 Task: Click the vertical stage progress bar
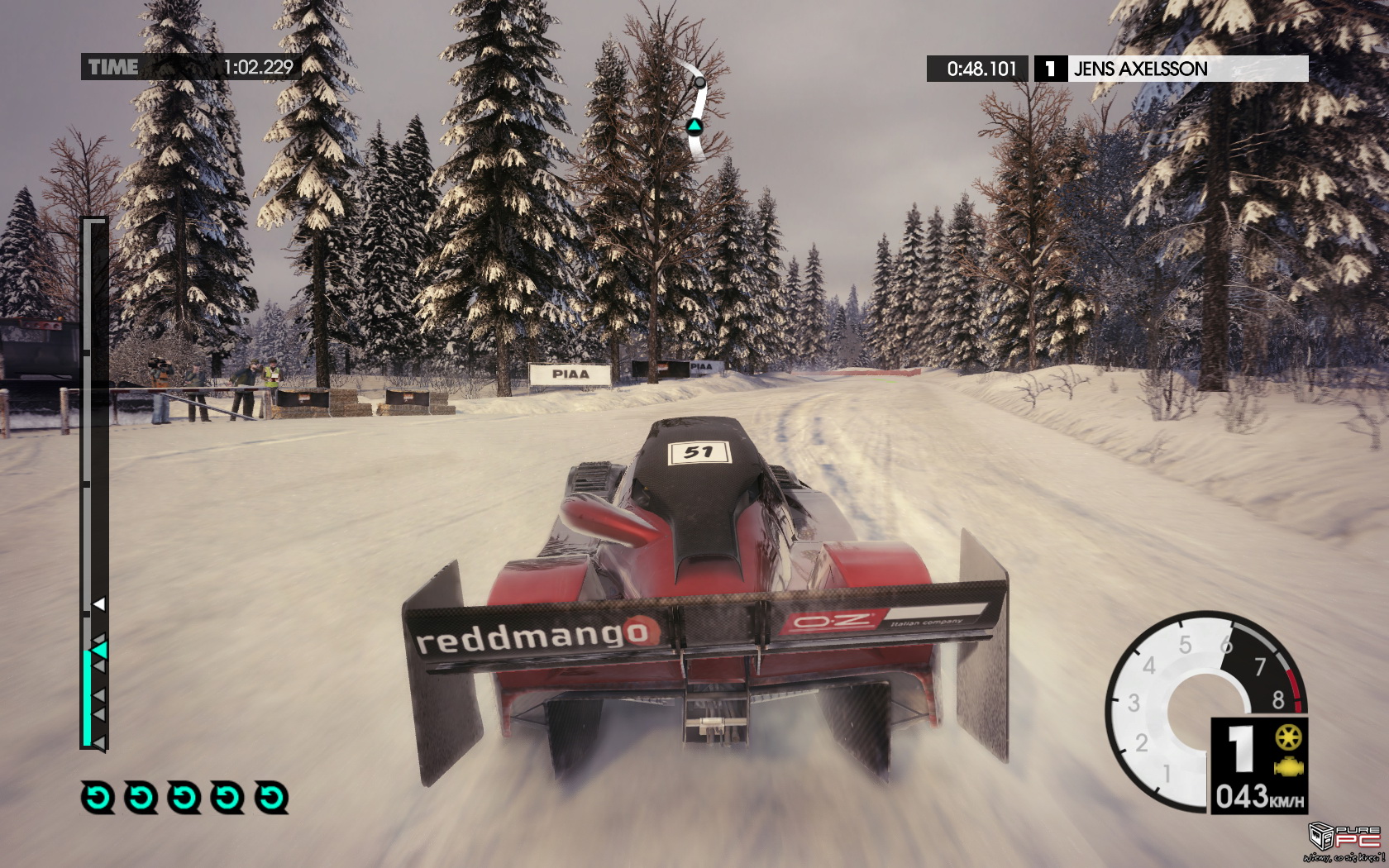point(94,484)
